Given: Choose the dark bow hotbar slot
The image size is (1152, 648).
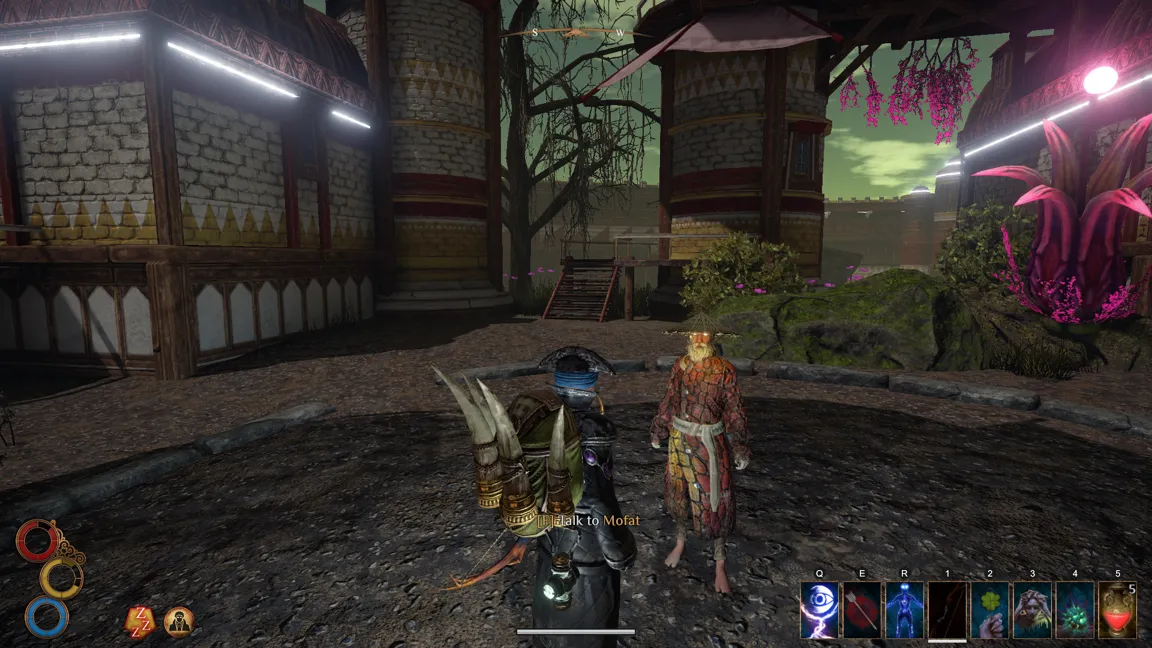Looking at the screenshot, I should [x=947, y=610].
